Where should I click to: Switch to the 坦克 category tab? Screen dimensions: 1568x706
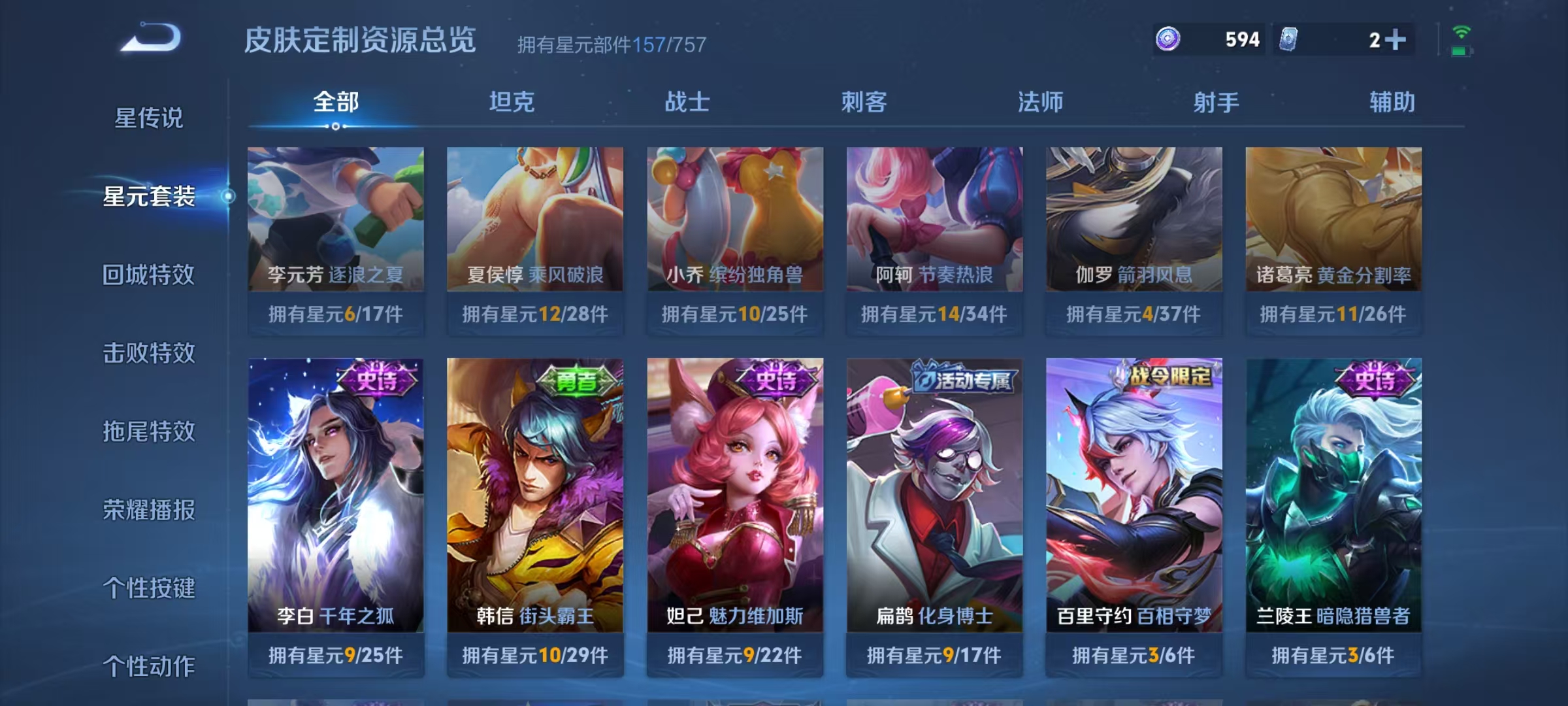tap(514, 102)
